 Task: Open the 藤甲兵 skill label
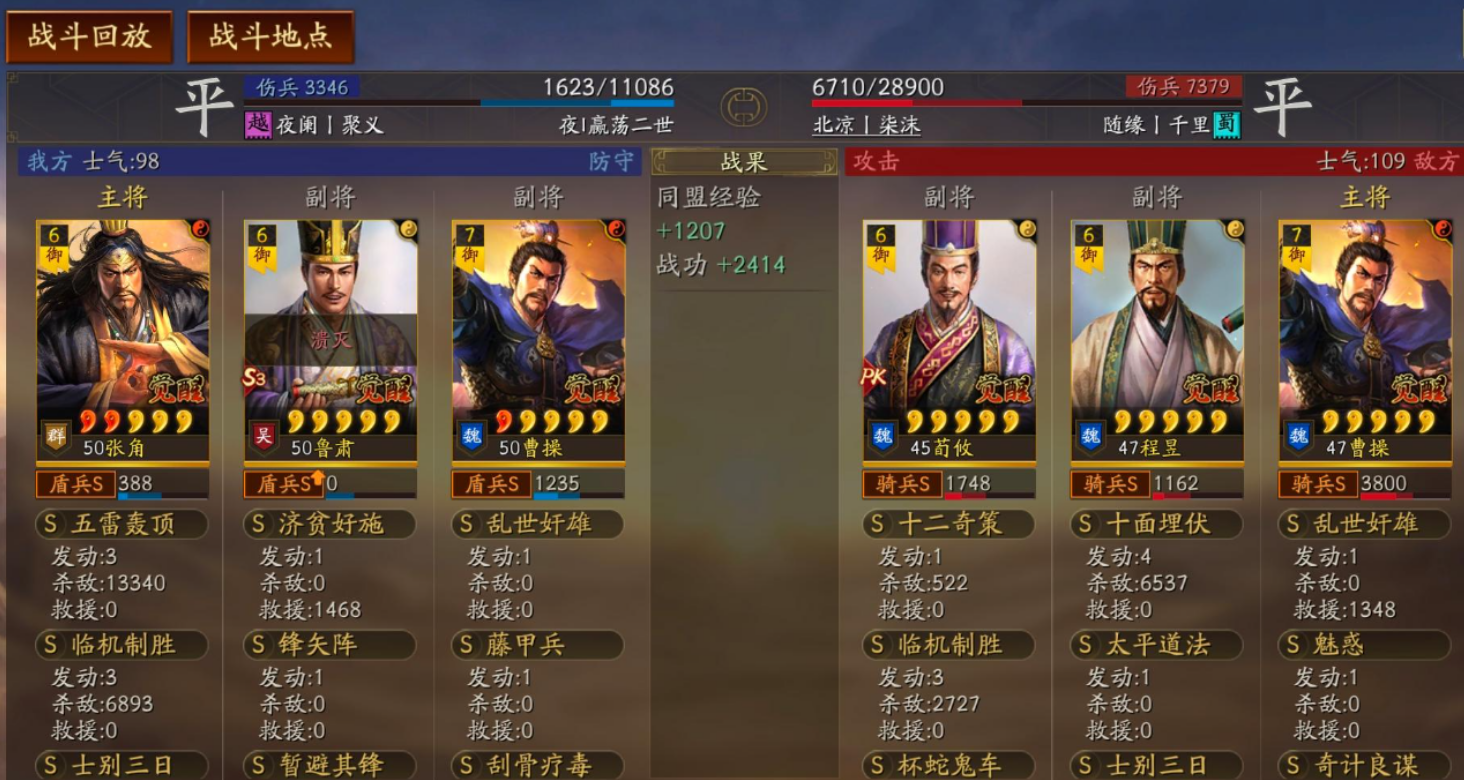[538, 645]
